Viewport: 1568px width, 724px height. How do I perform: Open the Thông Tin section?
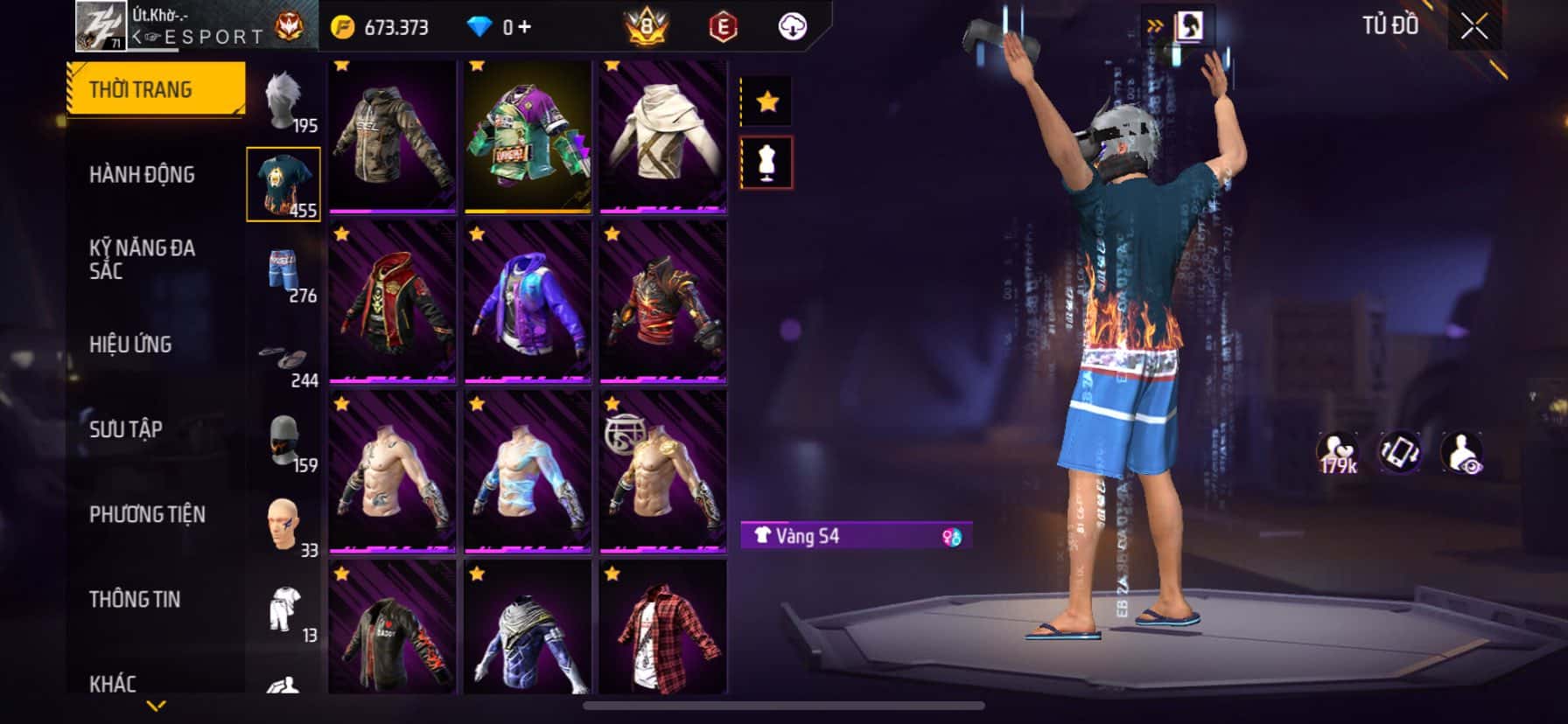tap(135, 599)
